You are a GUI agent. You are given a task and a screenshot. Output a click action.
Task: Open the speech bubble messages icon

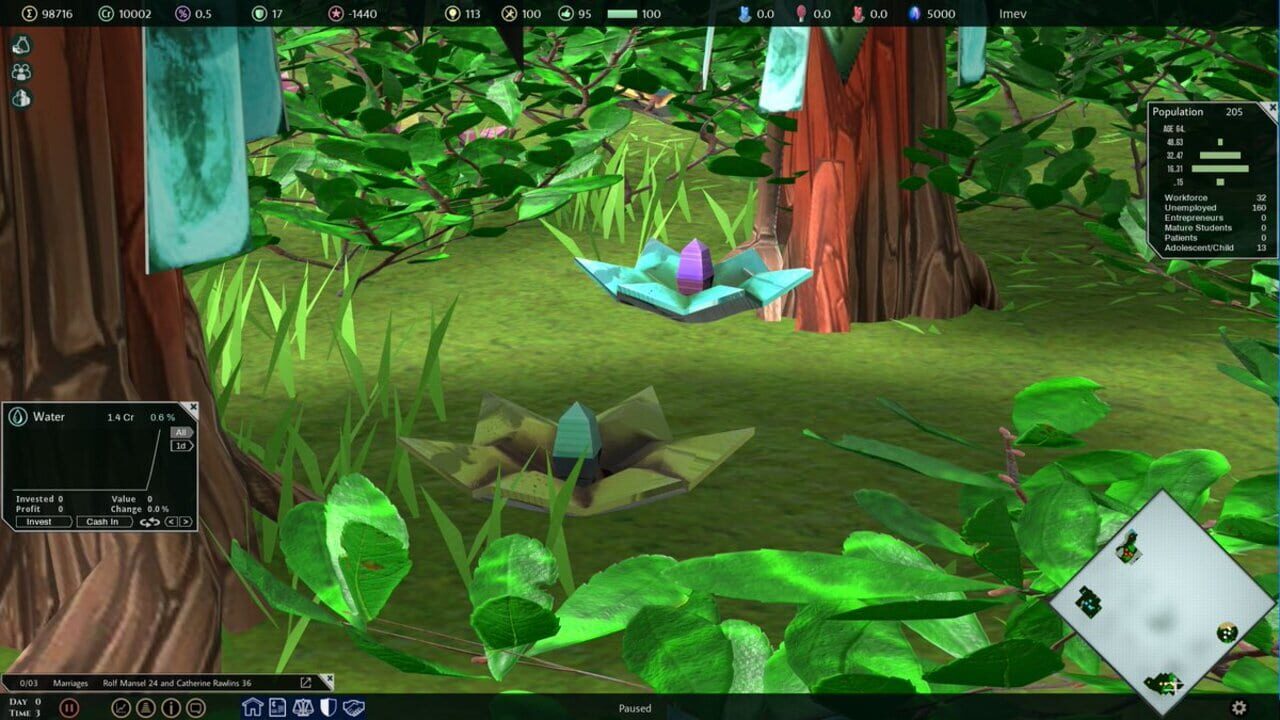194,707
